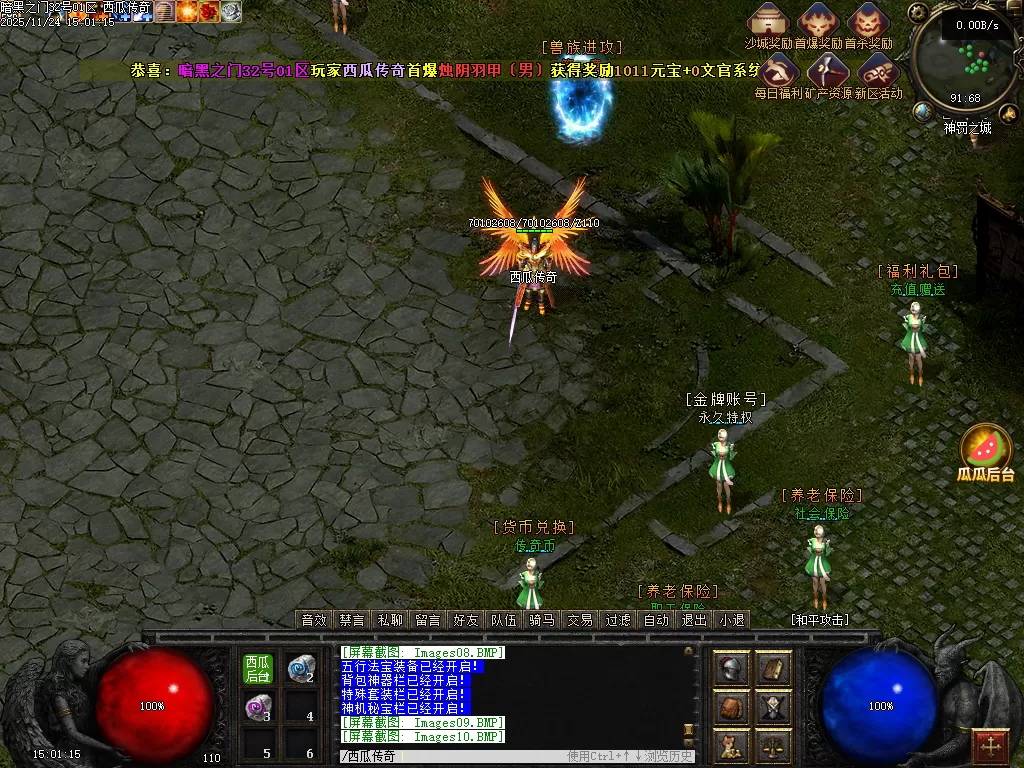Open the 私聊 private chat button

(x=390, y=620)
